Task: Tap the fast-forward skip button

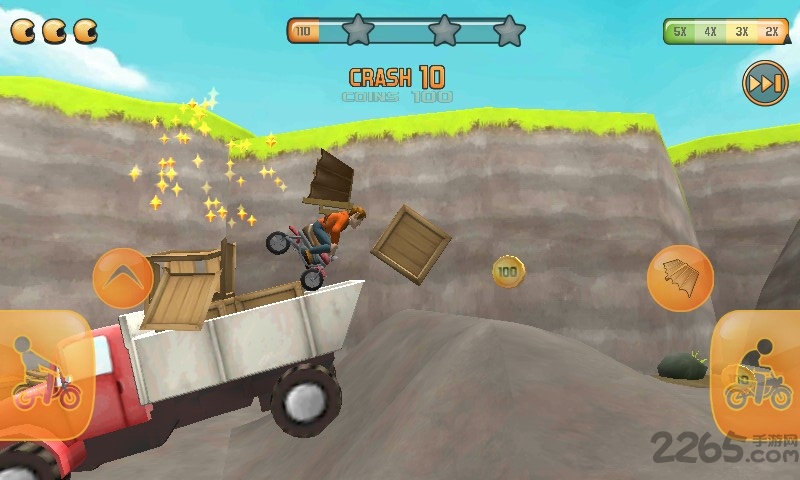Action: (765, 84)
